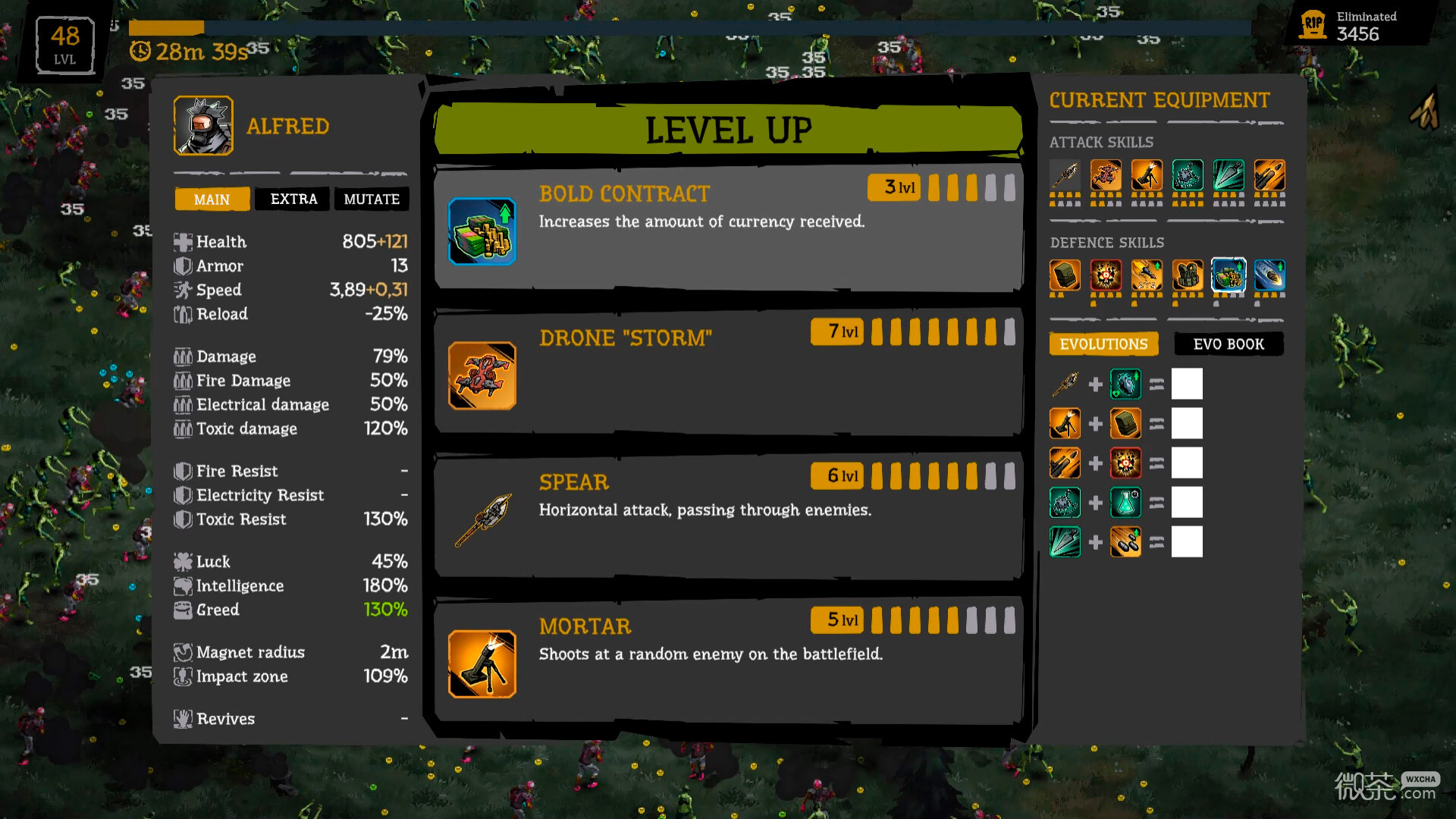Inspect the green flask evolution ingredient

1125,502
